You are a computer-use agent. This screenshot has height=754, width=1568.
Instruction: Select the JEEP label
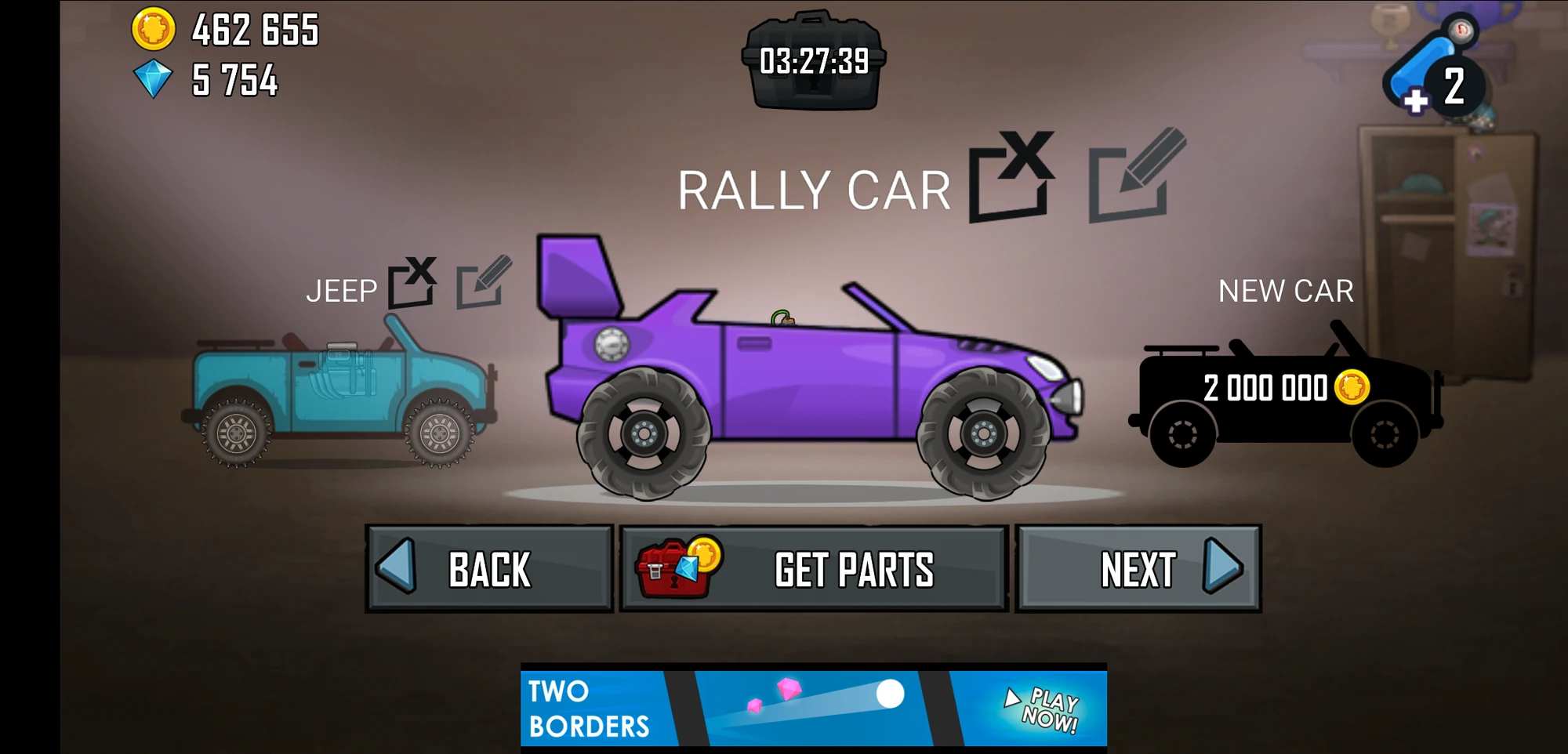click(343, 292)
